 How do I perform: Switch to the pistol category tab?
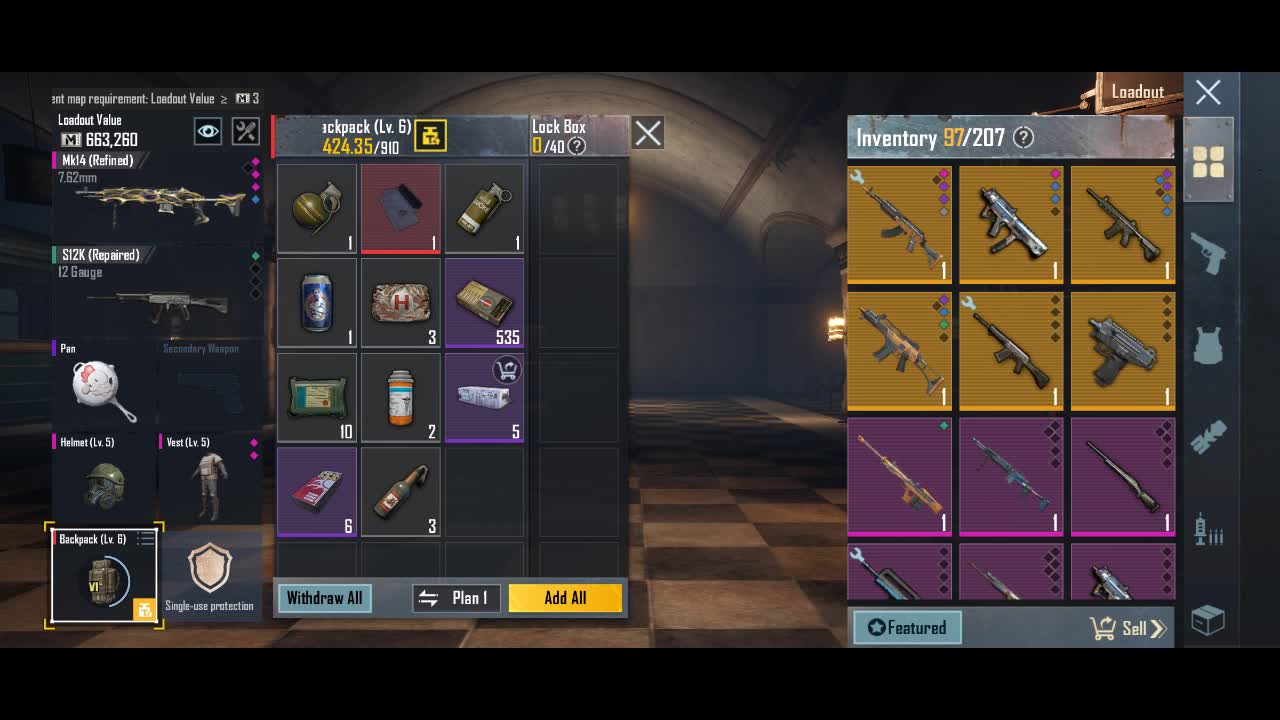pos(1208,255)
